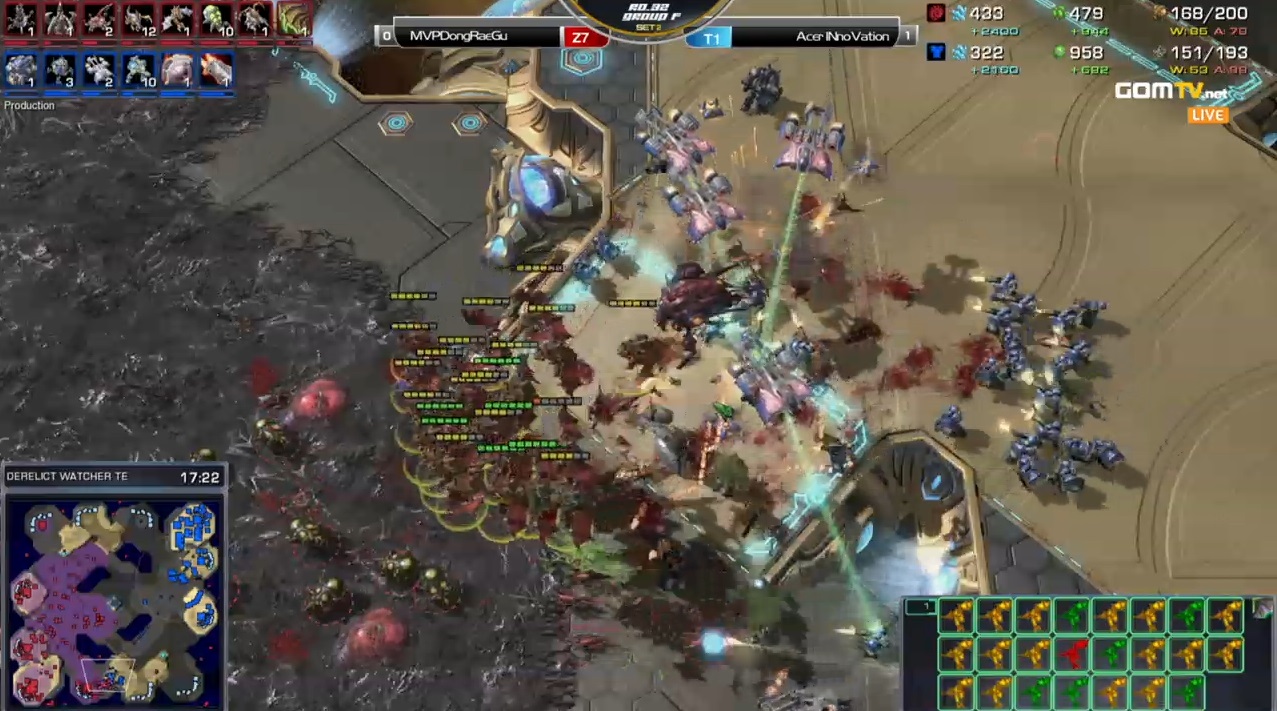Choose the blue-row production icon showing 3
The width and height of the screenshot is (1277, 711).
click(60, 70)
